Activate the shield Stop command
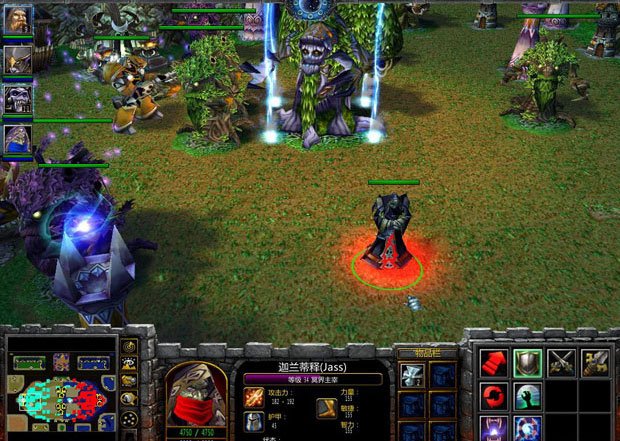The height and width of the screenshot is (441, 620). 528,363
